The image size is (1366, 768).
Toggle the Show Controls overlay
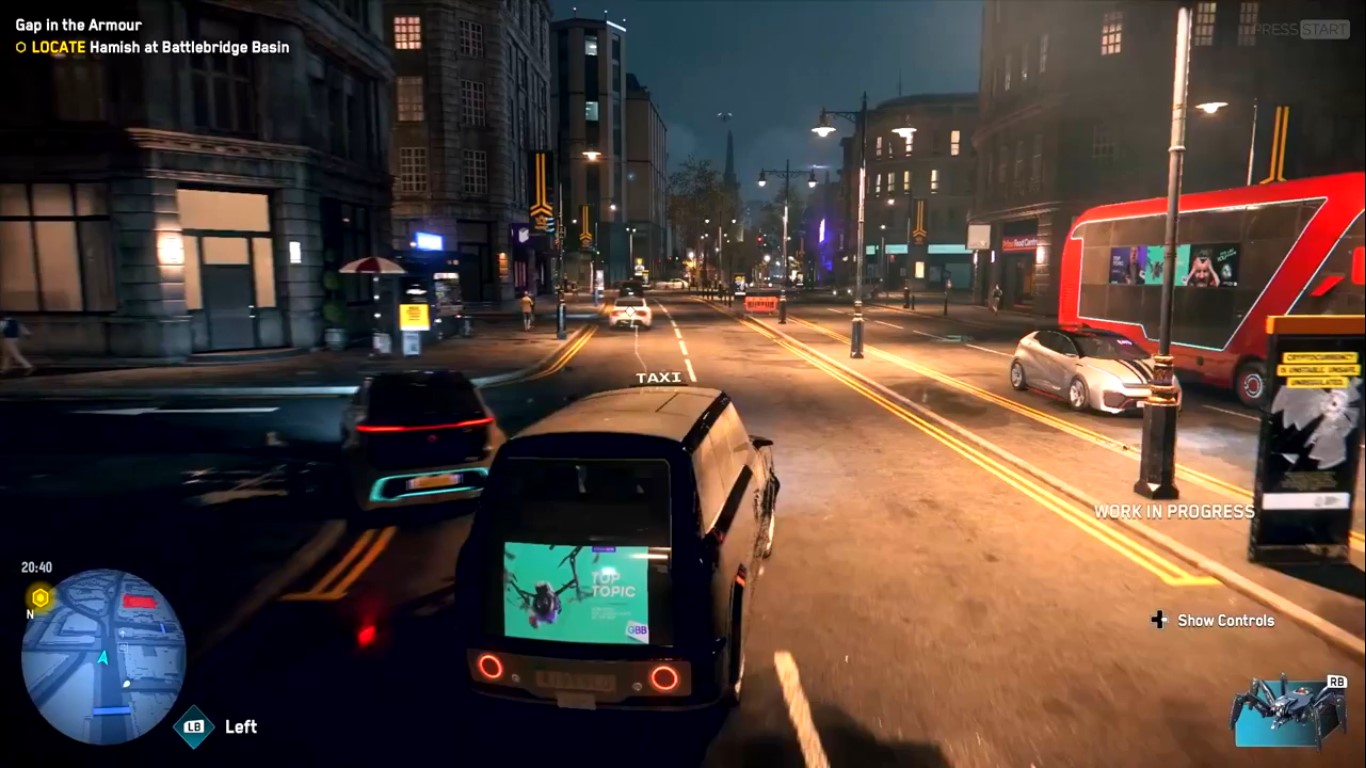pyautogui.click(x=1224, y=620)
